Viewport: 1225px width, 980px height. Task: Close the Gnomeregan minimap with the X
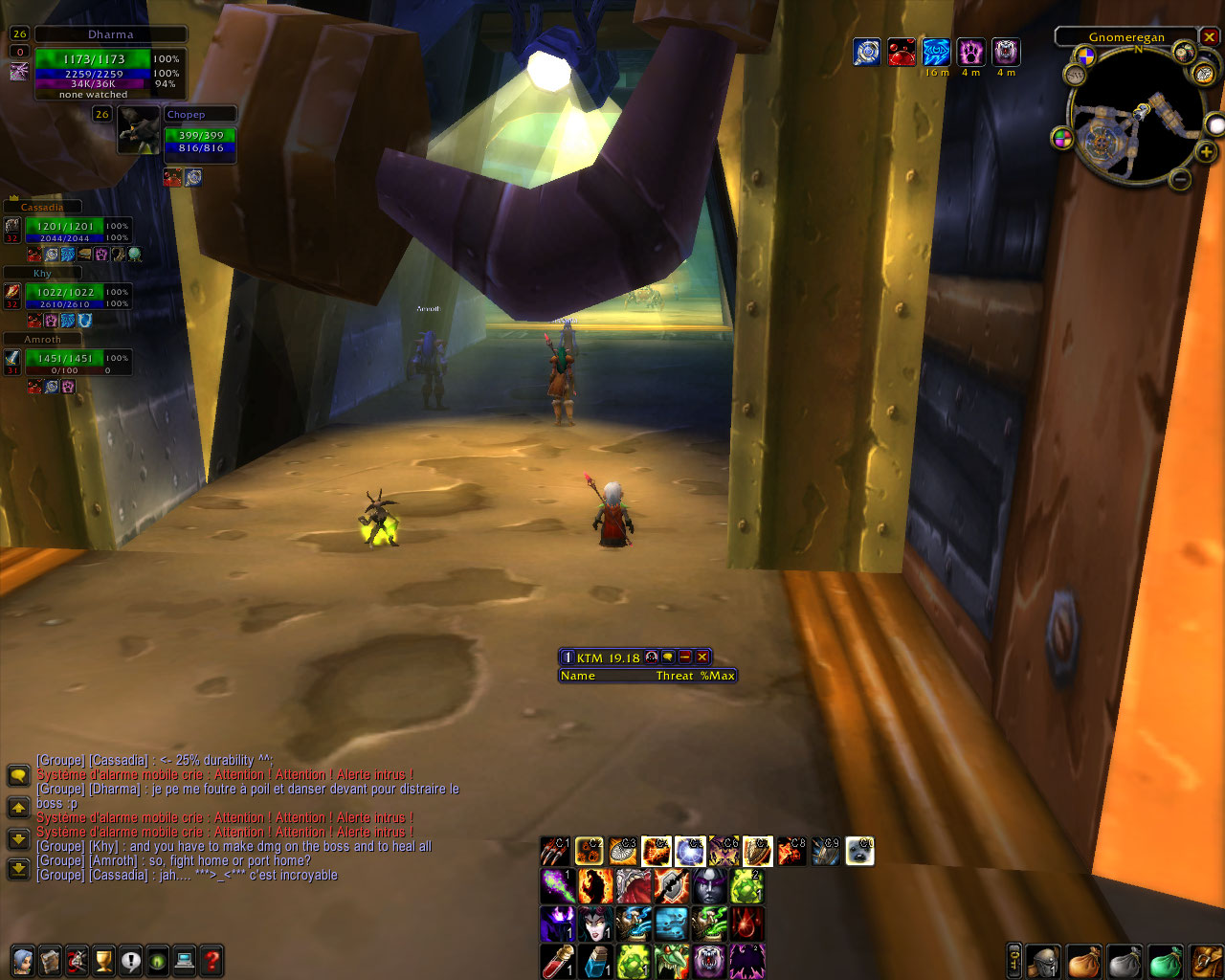1210,37
